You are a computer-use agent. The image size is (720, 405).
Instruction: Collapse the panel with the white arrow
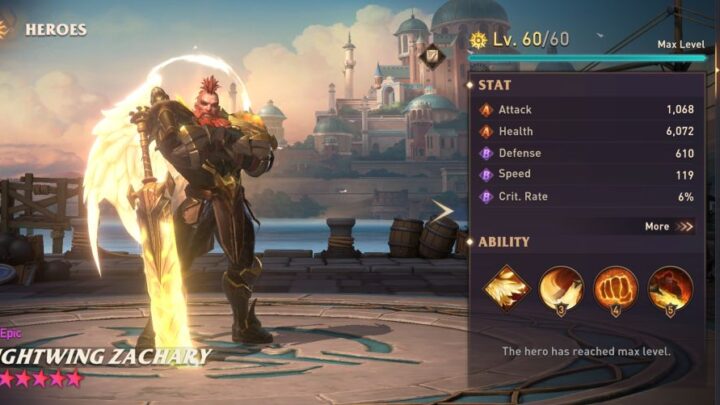441,210
